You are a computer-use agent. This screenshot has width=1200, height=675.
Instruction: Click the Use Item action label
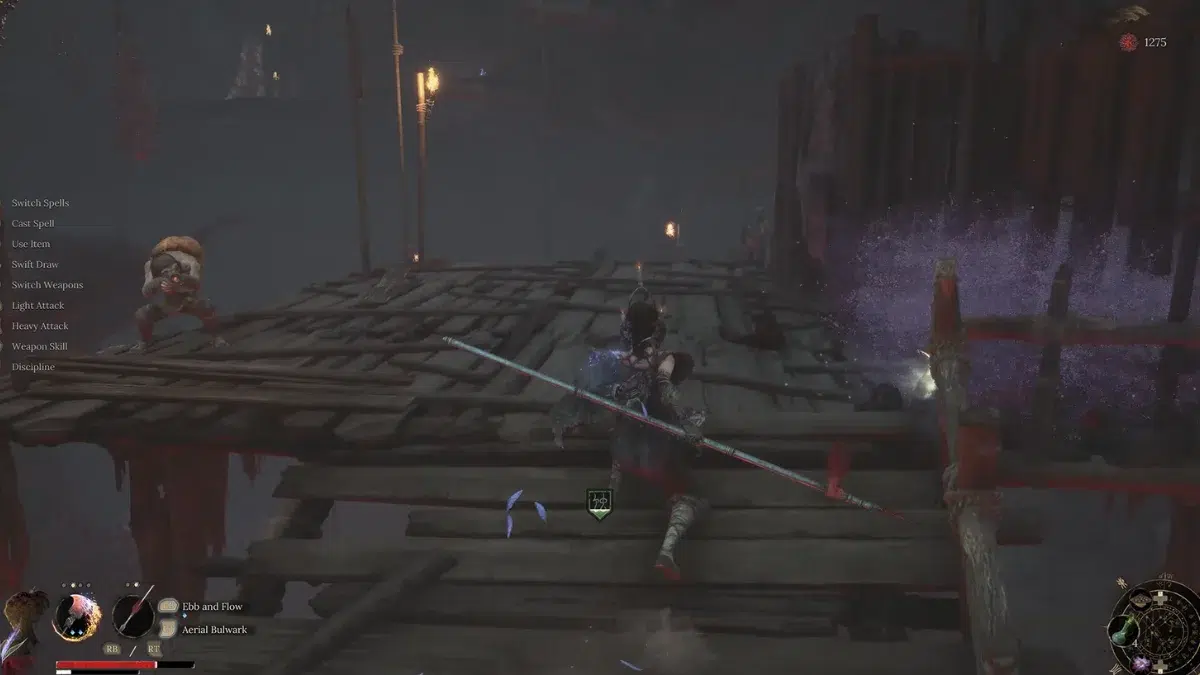31,244
